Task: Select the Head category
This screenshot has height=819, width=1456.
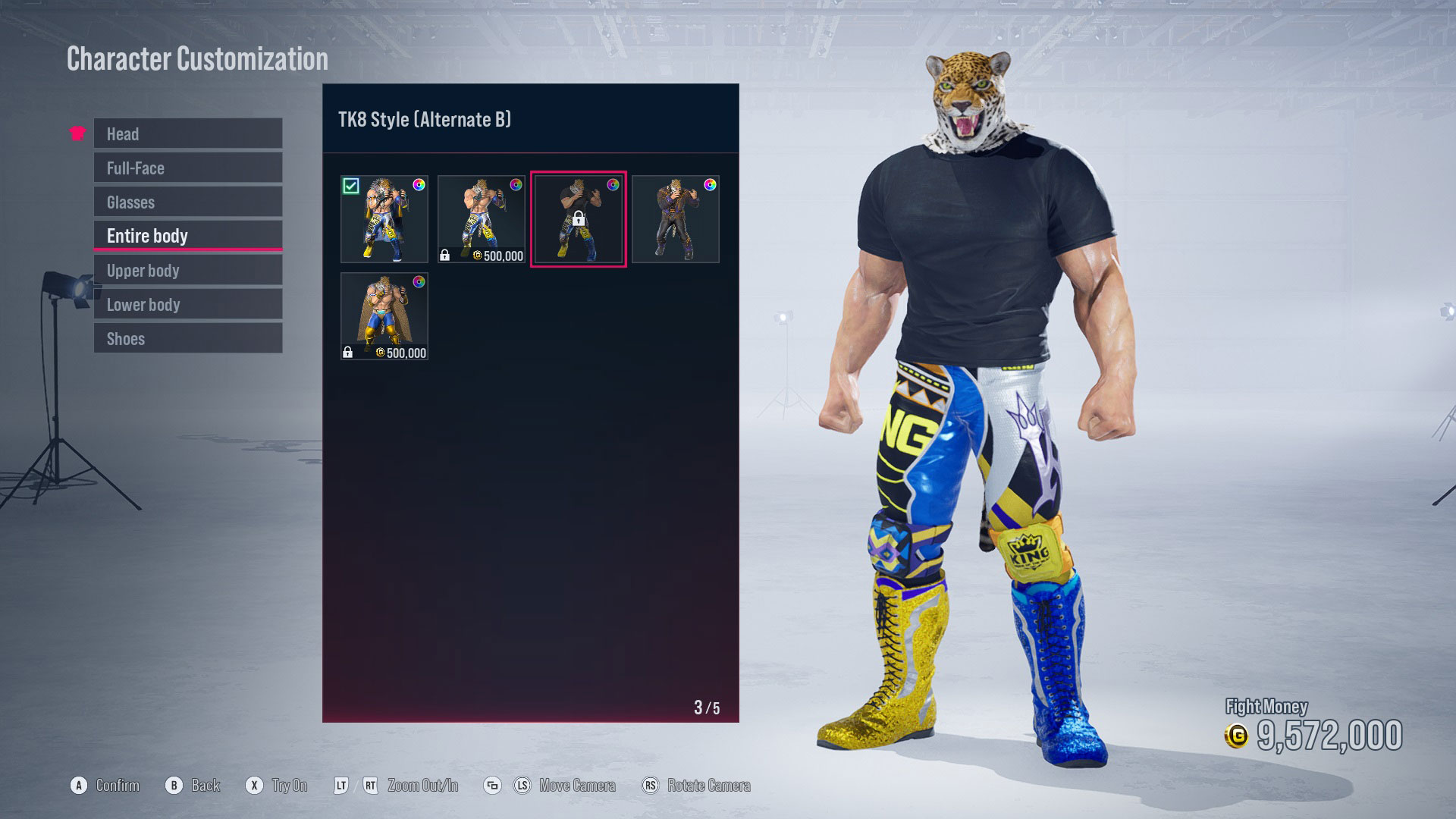Action: (x=187, y=133)
